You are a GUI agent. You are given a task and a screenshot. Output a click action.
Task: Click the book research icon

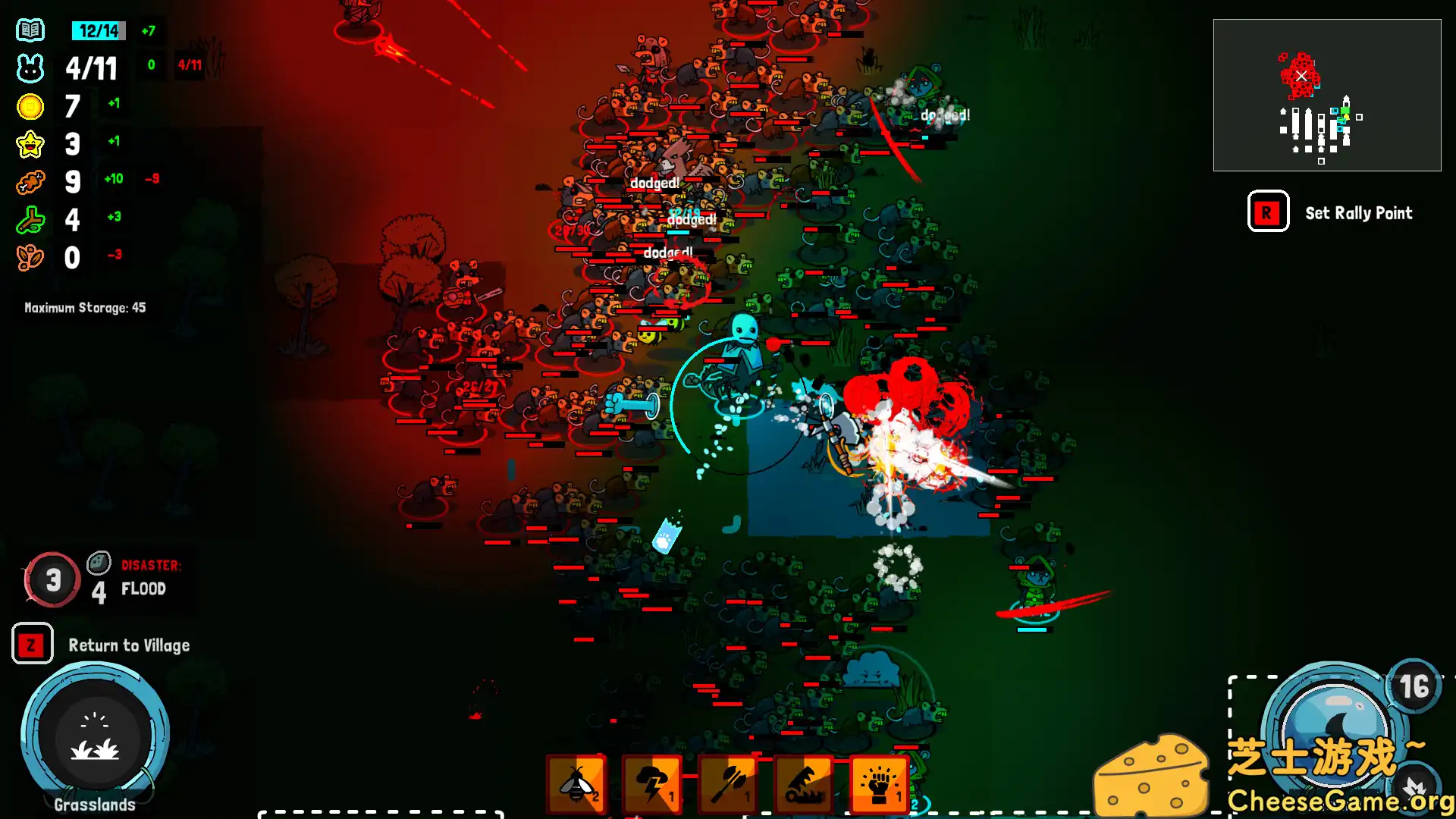30,31
